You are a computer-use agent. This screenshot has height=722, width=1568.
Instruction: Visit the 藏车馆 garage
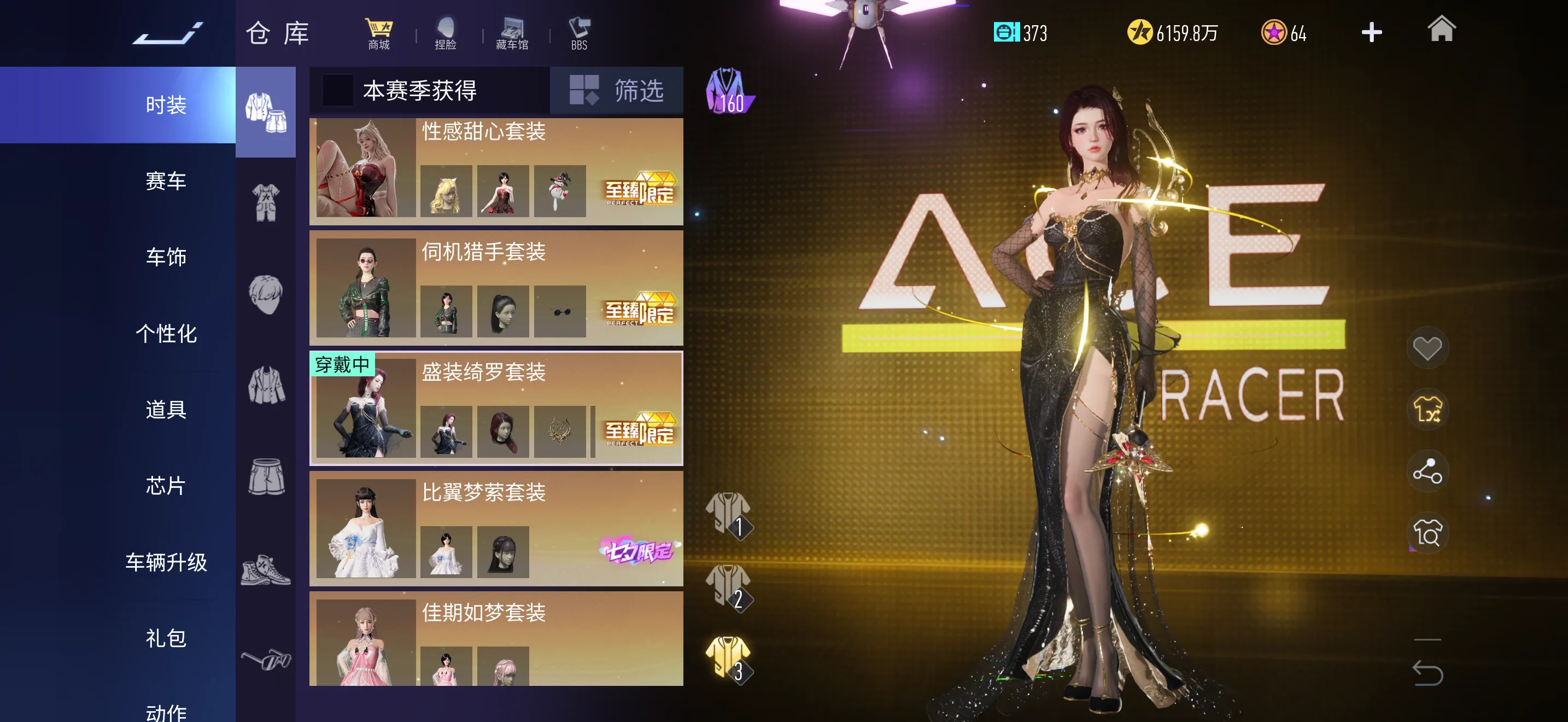(512, 33)
